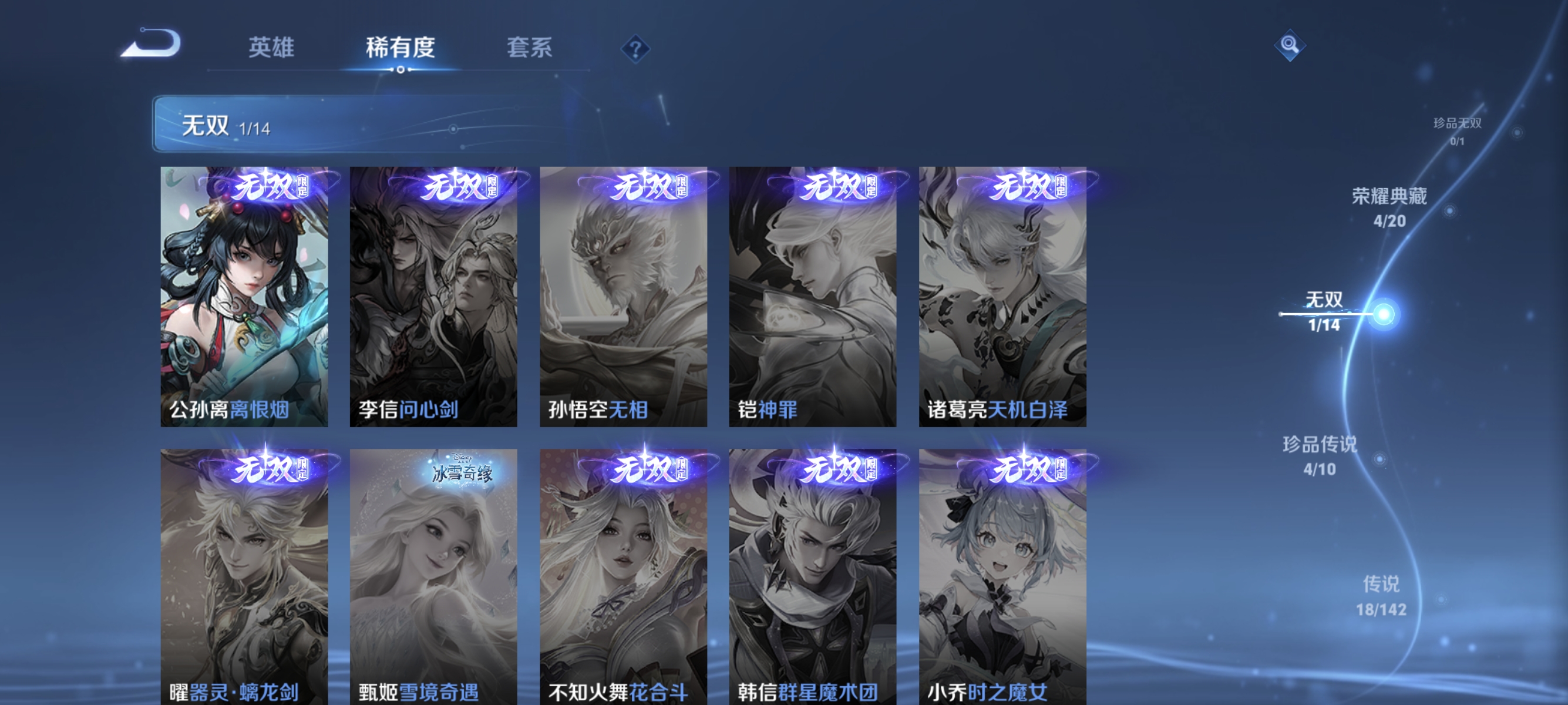
Task: Jump to 珍品无双 category on the right
Action: point(1458,130)
